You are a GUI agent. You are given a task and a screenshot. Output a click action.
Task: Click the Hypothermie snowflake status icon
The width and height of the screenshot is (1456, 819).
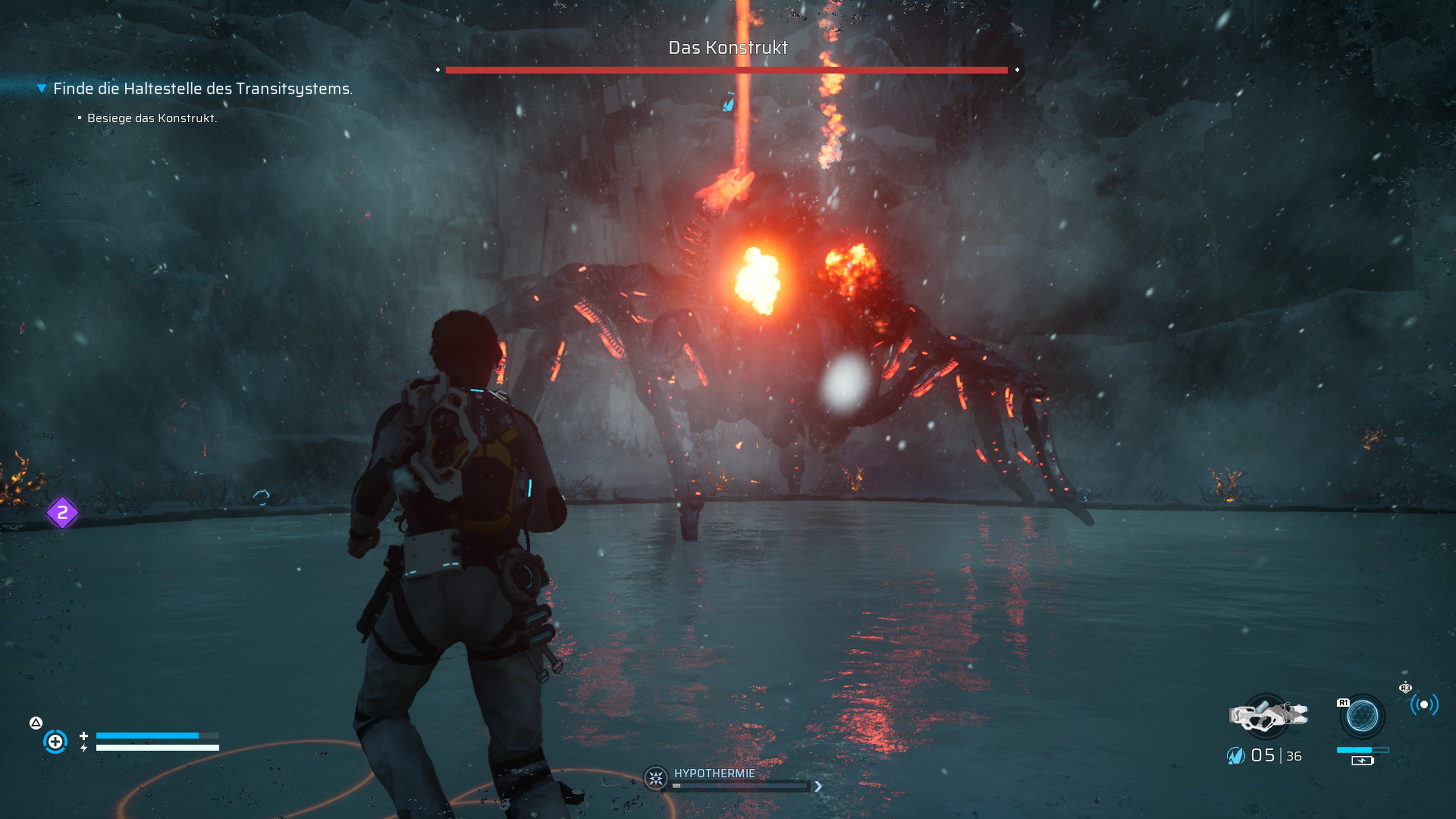tap(656, 779)
